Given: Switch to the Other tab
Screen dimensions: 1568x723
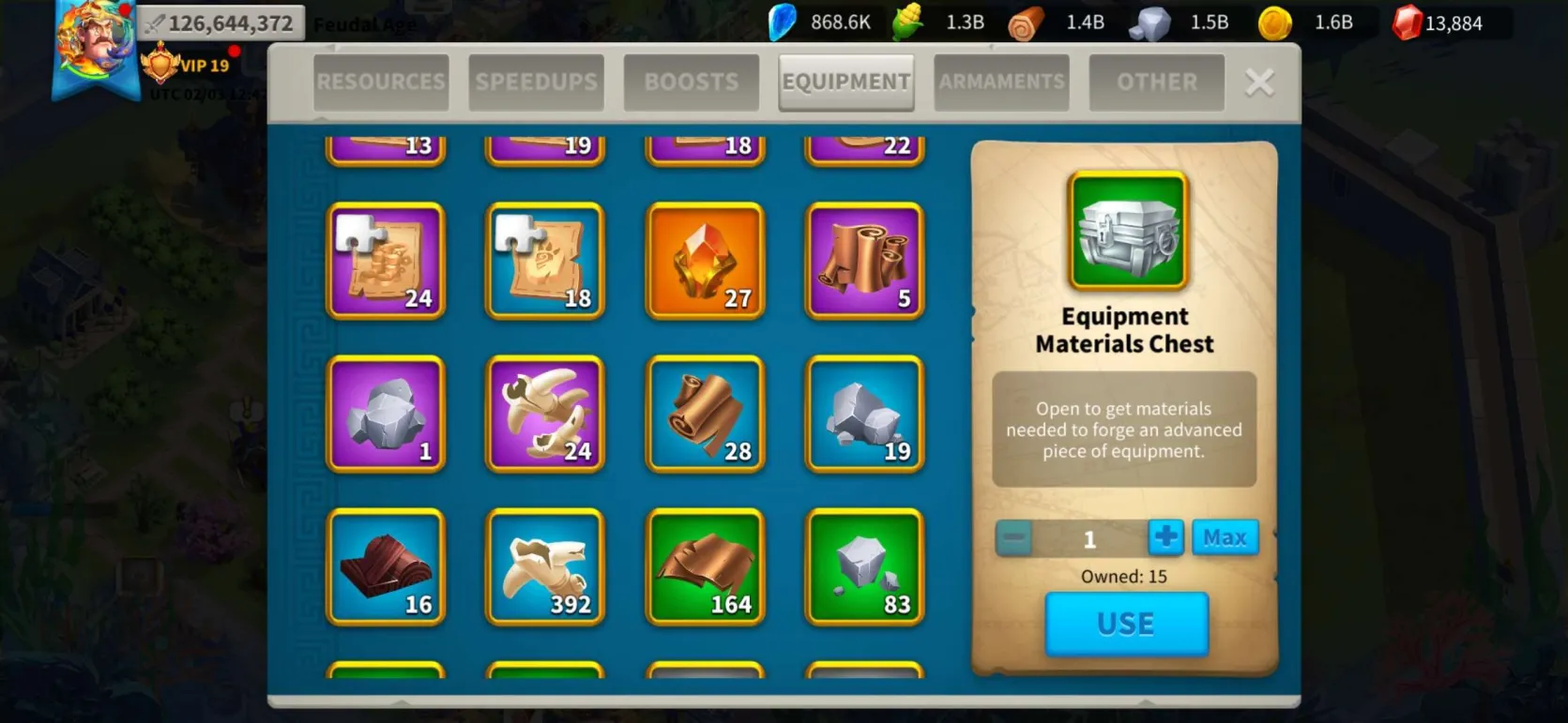Looking at the screenshot, I should pyautogui.click(x=1156, y=83).
